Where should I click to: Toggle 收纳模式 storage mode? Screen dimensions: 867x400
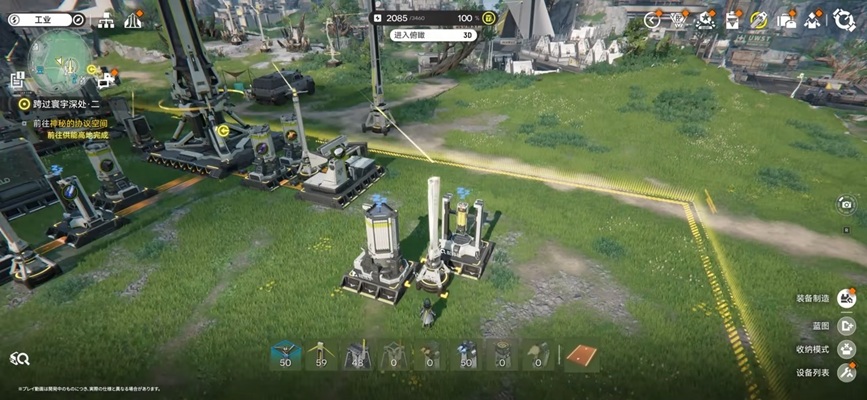pos(847,349)
